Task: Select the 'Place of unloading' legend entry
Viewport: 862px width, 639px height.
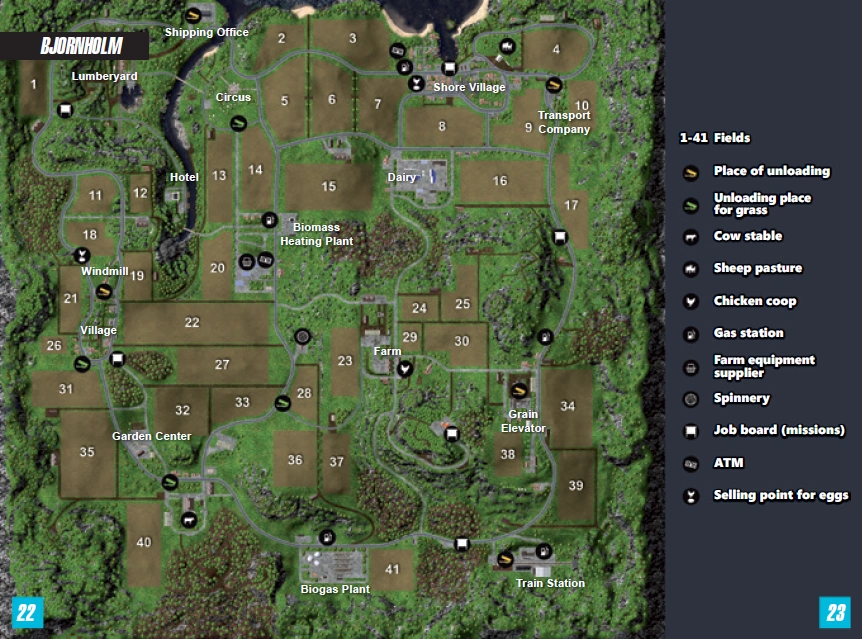Action: tap(771, 171)
